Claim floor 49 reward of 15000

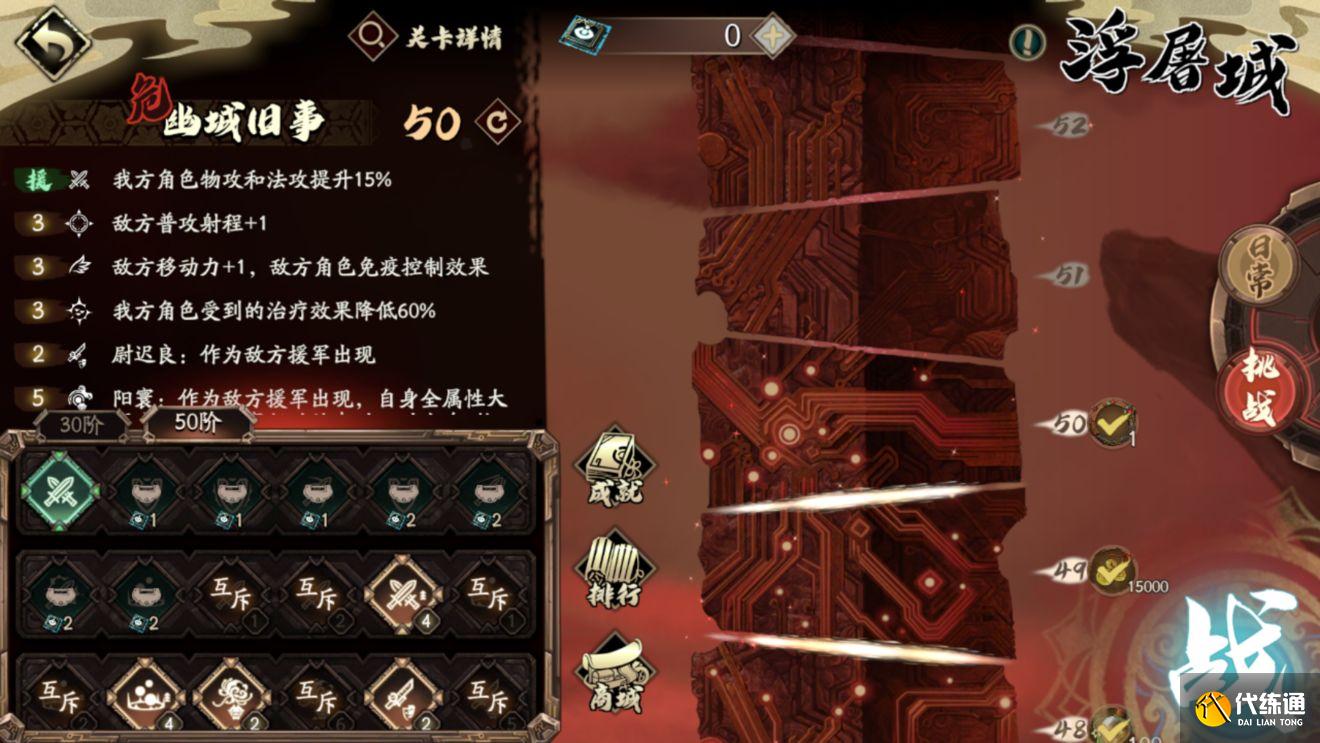point(1112,569)
